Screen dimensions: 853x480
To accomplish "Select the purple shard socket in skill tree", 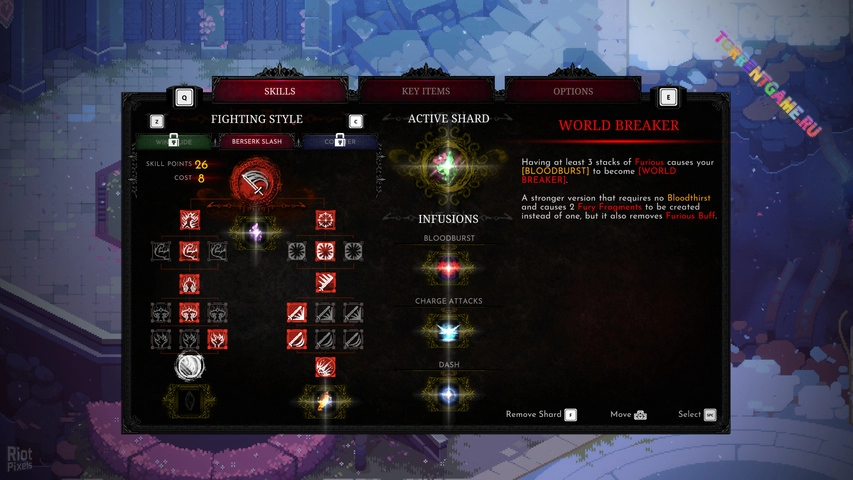I will coord(257,232).
